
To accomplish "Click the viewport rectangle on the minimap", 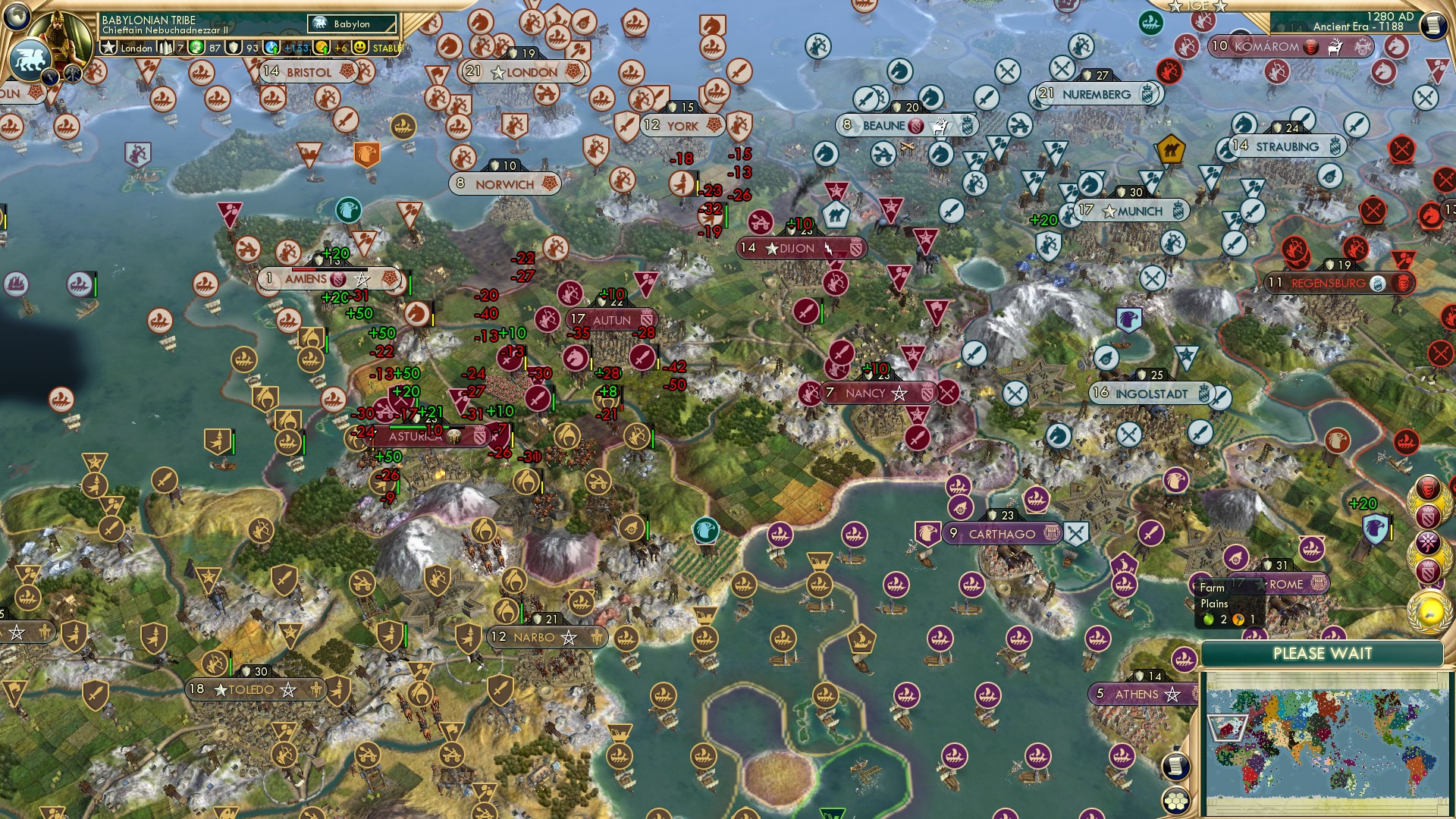I will point(1230,730).
